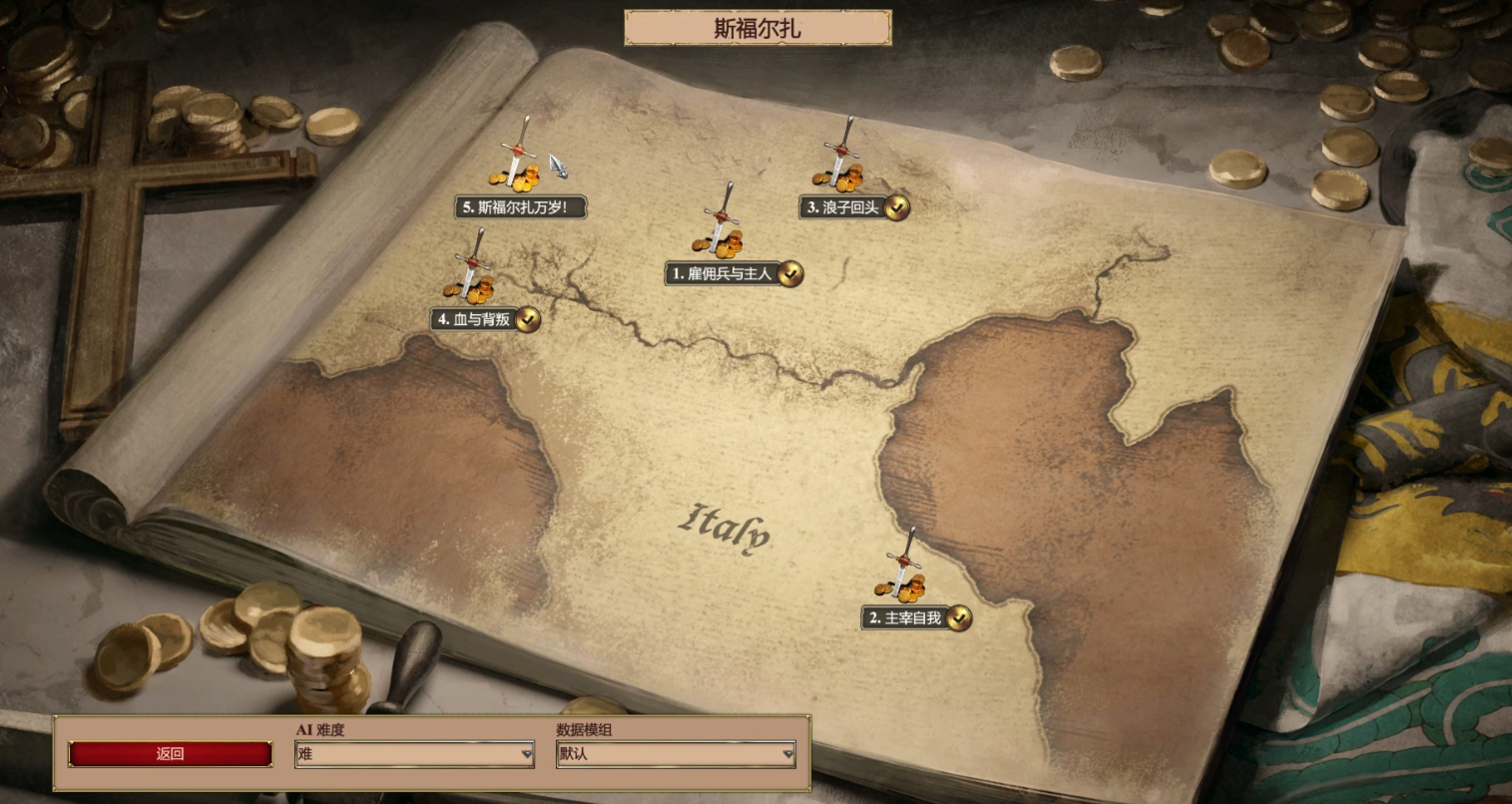Click the red 返回 back button
The image size is (1512, 804).
[x=171, y=754]
